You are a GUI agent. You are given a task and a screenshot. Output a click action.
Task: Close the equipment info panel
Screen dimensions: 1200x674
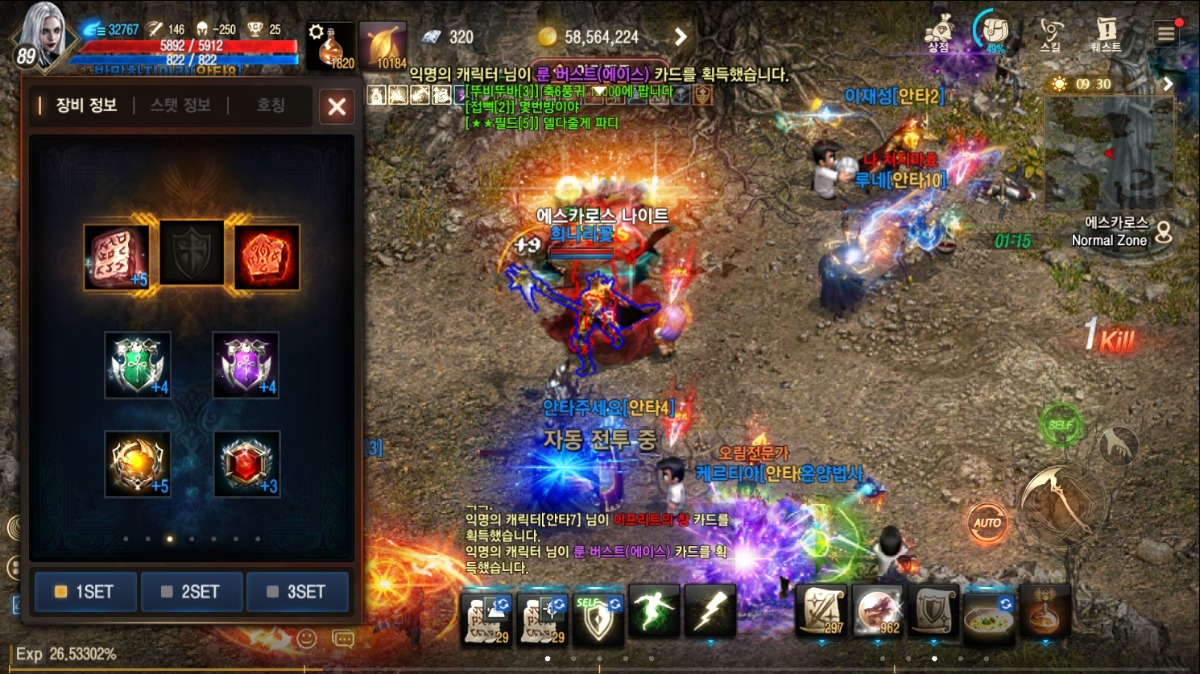(x=337, y=107)
